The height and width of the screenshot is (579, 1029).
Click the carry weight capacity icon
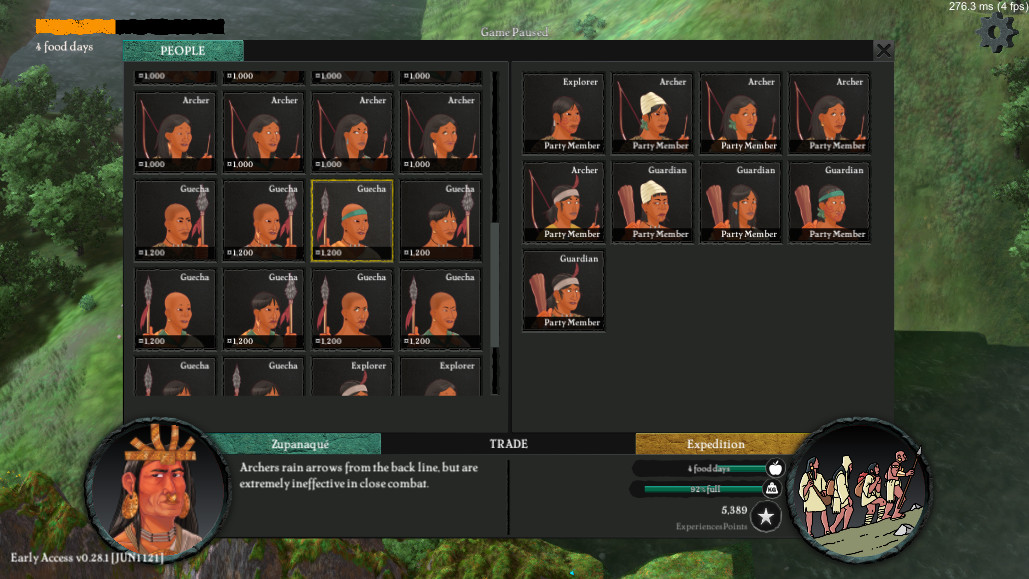[x=773, y=489]
